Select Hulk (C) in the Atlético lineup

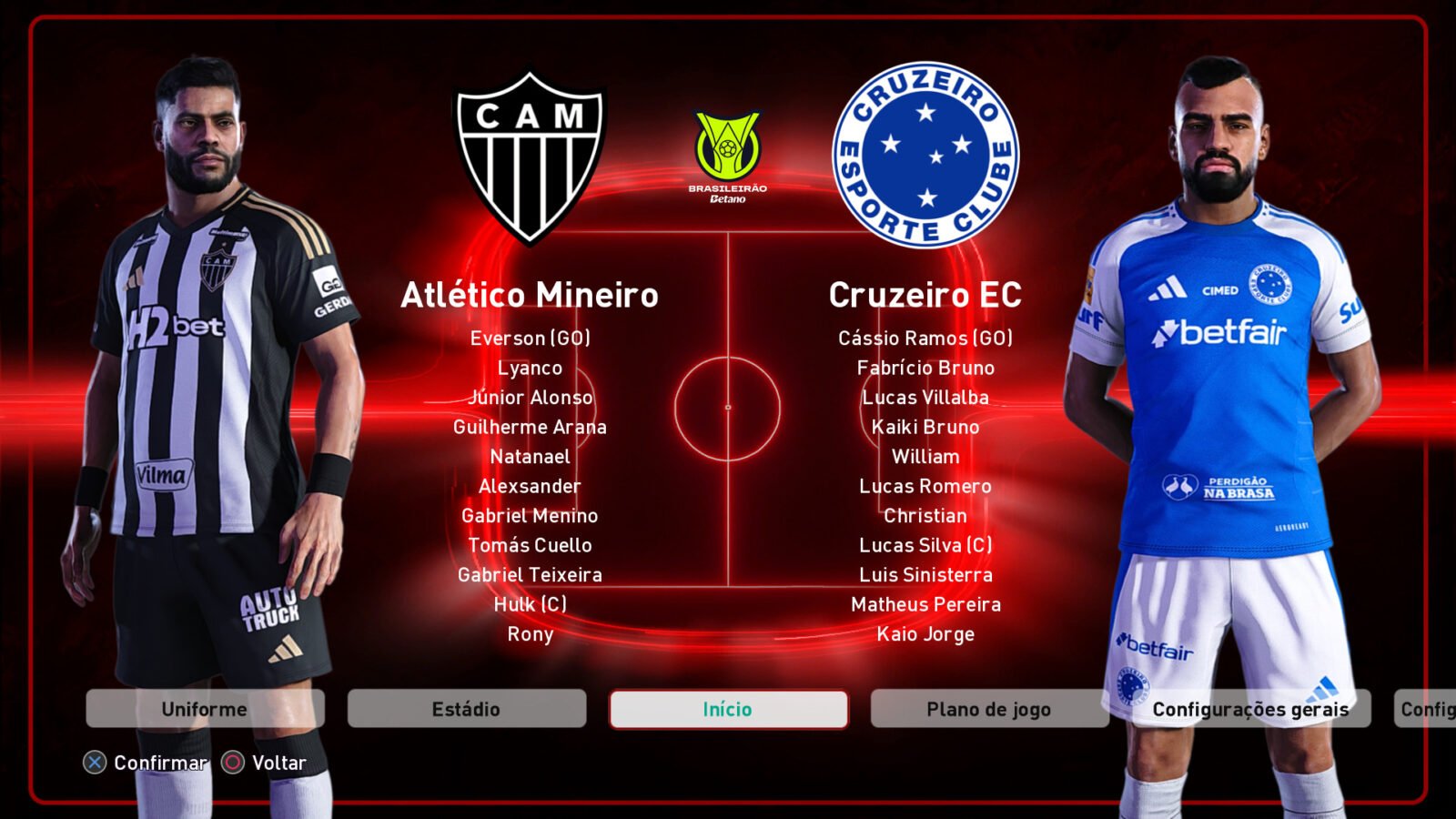click(x=531, y=604)
